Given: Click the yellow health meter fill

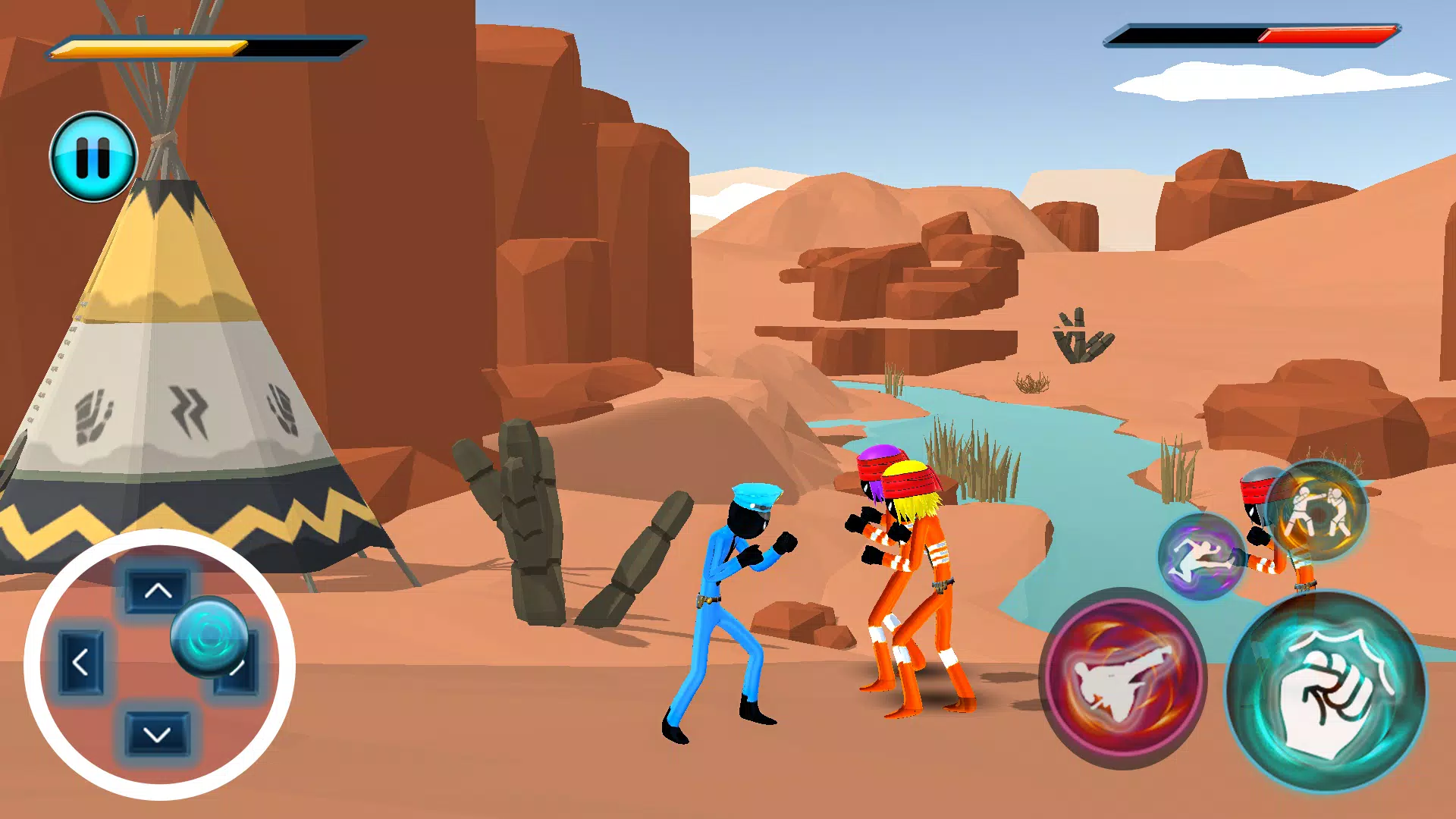Looking at the screenshot, I should click(x=152, y=45).
